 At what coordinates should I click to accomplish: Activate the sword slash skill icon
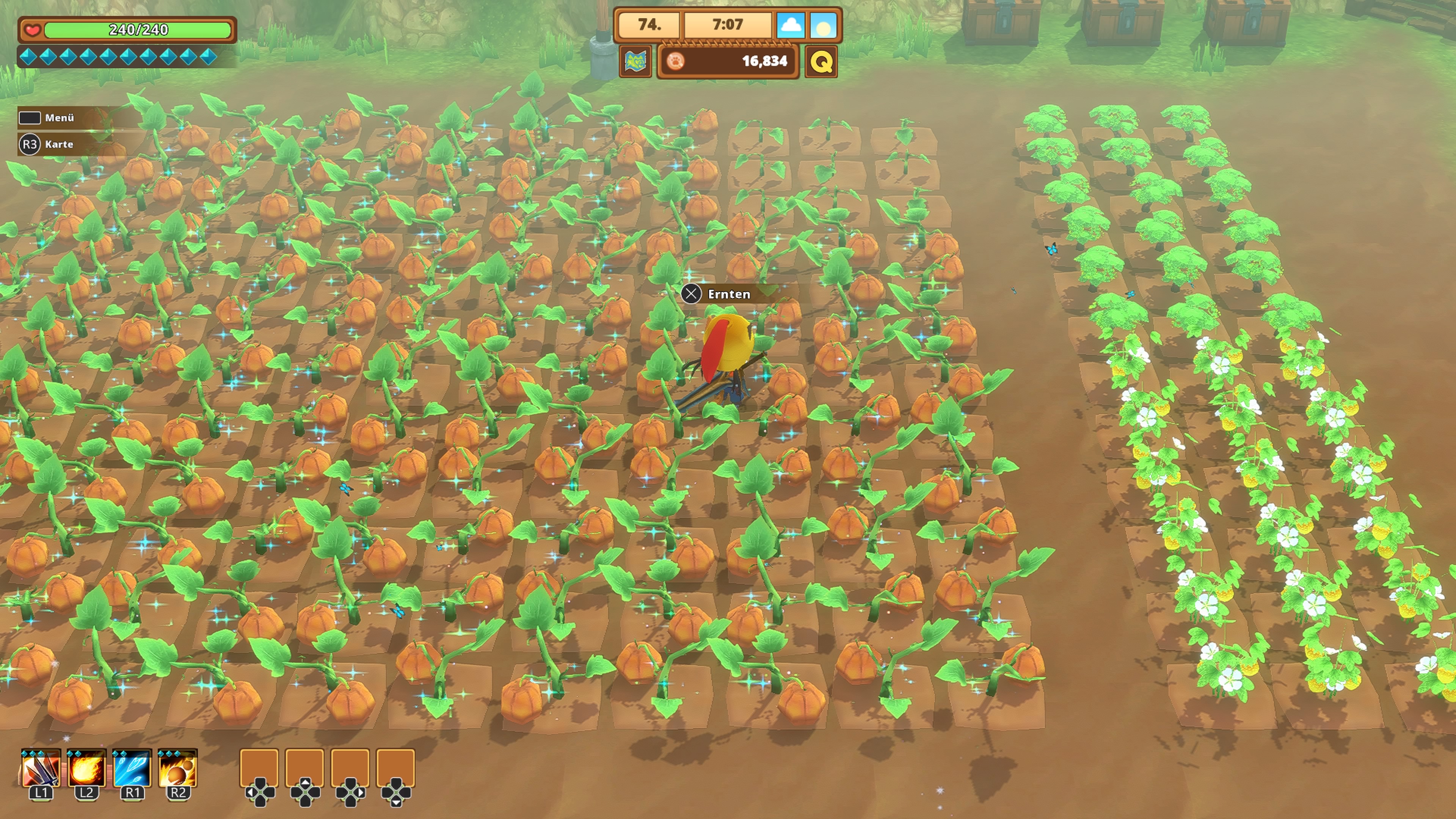[41, 769]
